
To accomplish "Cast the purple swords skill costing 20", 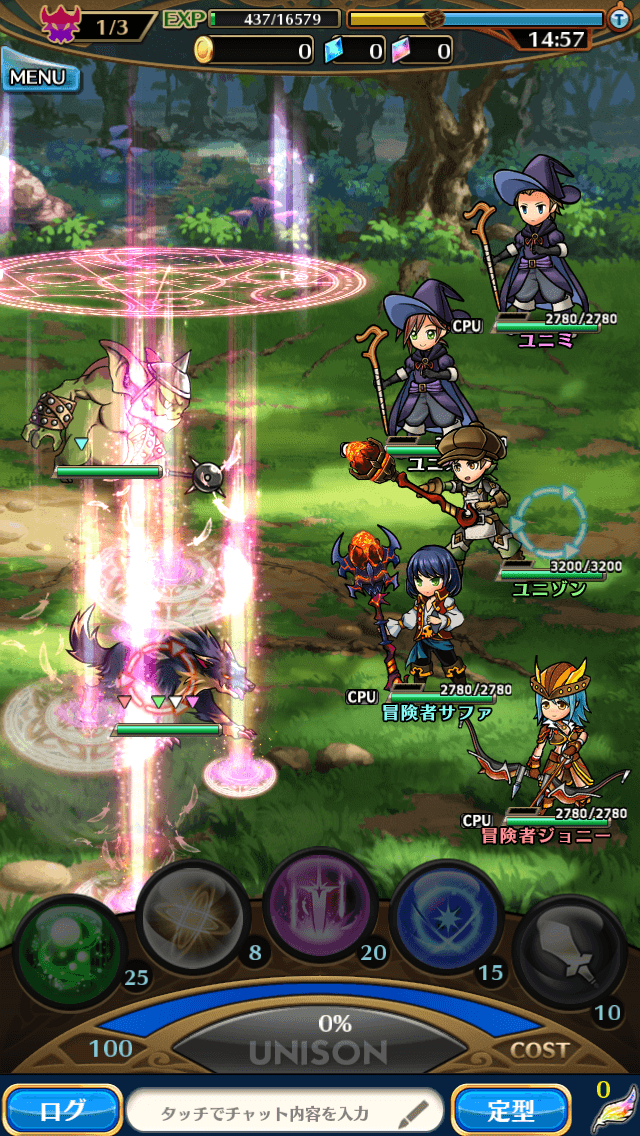I will point(320,907).
